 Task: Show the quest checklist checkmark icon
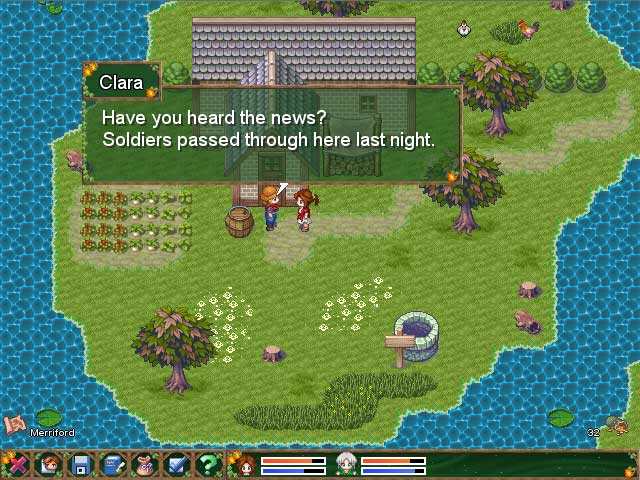(177, 465)
